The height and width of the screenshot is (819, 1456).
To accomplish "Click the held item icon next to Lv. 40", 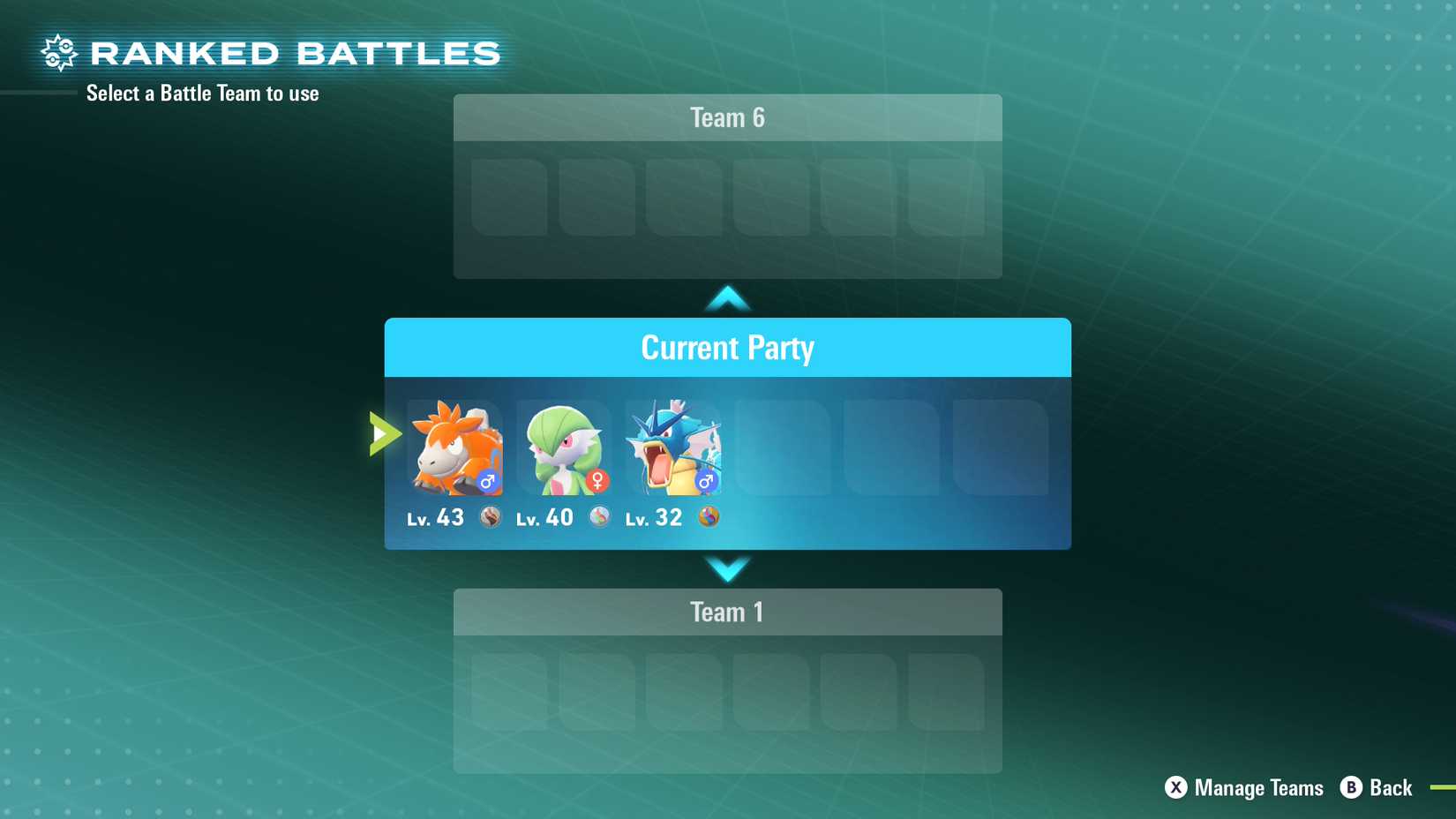I will 599,518.
